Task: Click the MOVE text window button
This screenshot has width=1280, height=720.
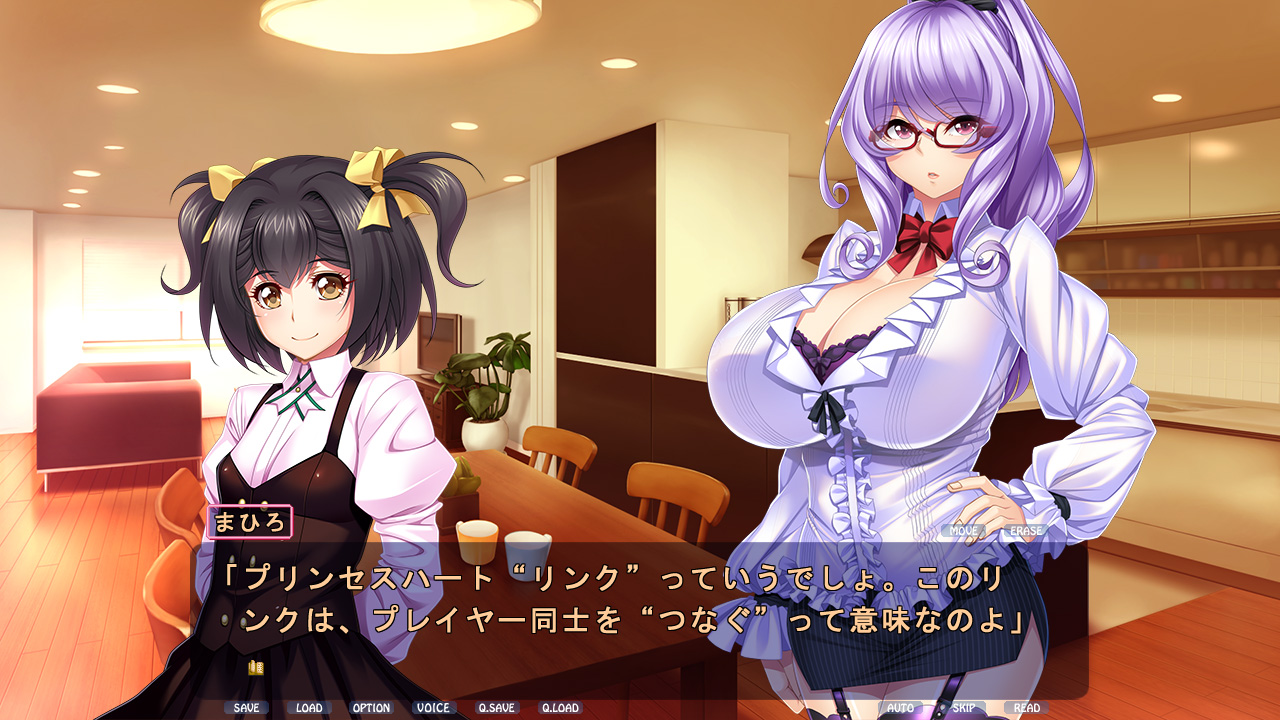Action: coord(964,531)
